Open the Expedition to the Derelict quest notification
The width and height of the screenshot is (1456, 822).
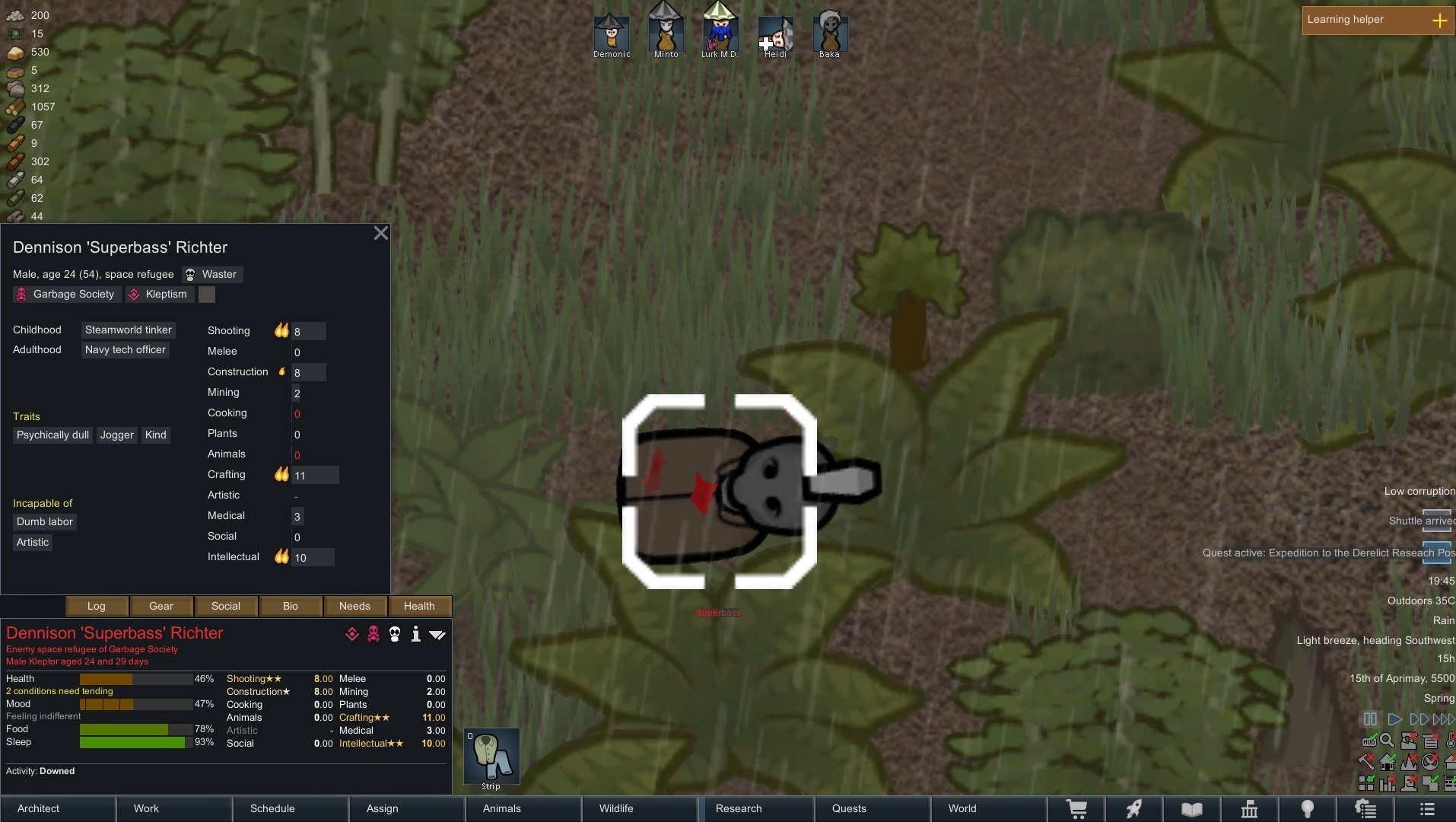[x=1325, y=553]
